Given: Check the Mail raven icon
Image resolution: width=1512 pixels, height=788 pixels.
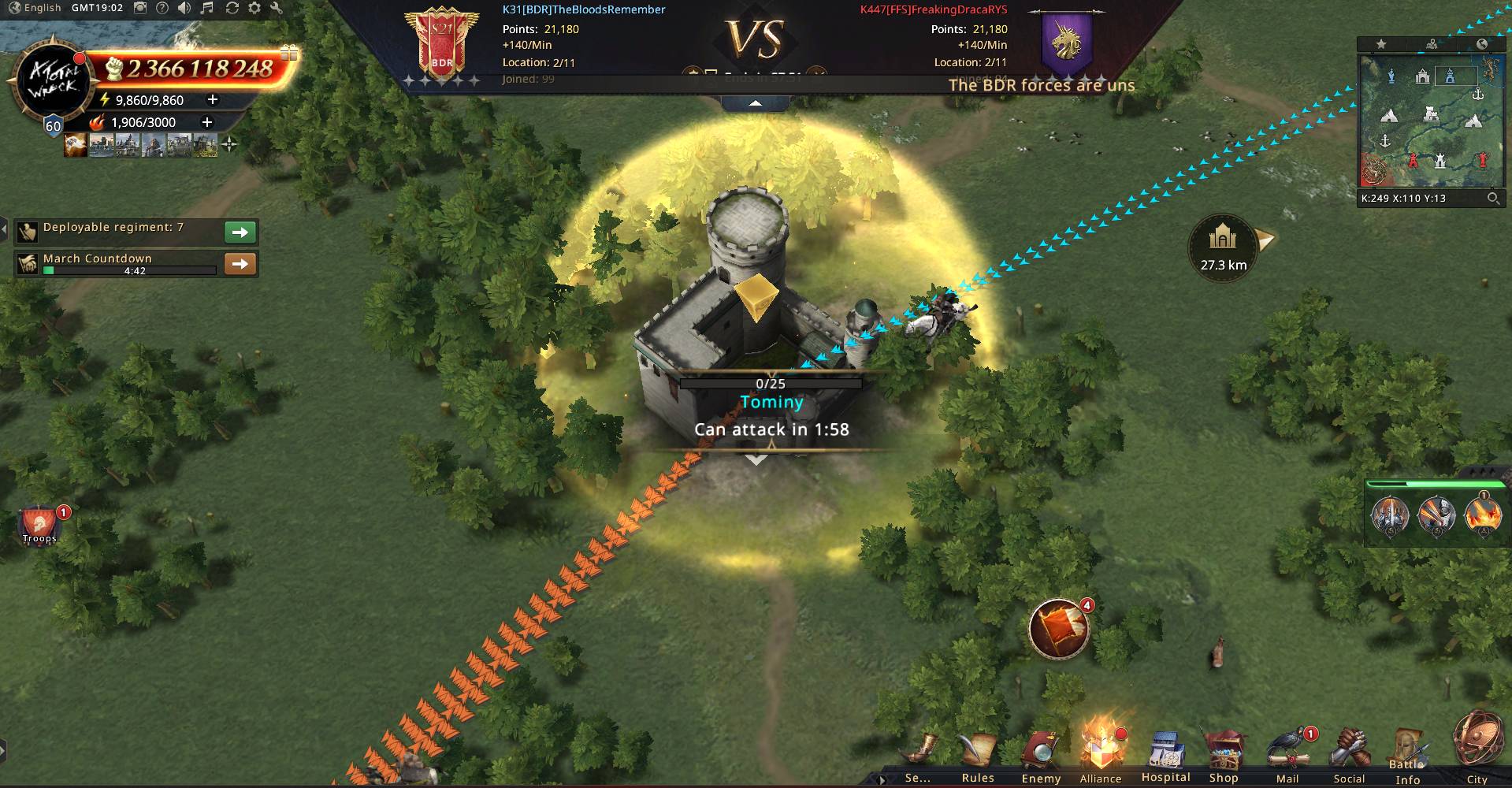Looking at the screenshot, I should tap(1287, 754).
